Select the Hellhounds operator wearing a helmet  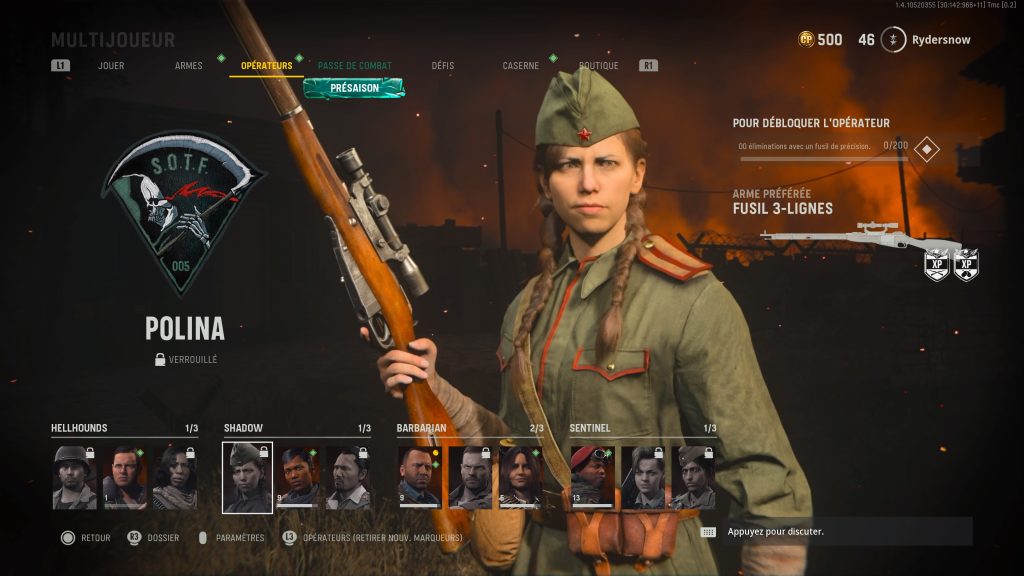(75, 477)
